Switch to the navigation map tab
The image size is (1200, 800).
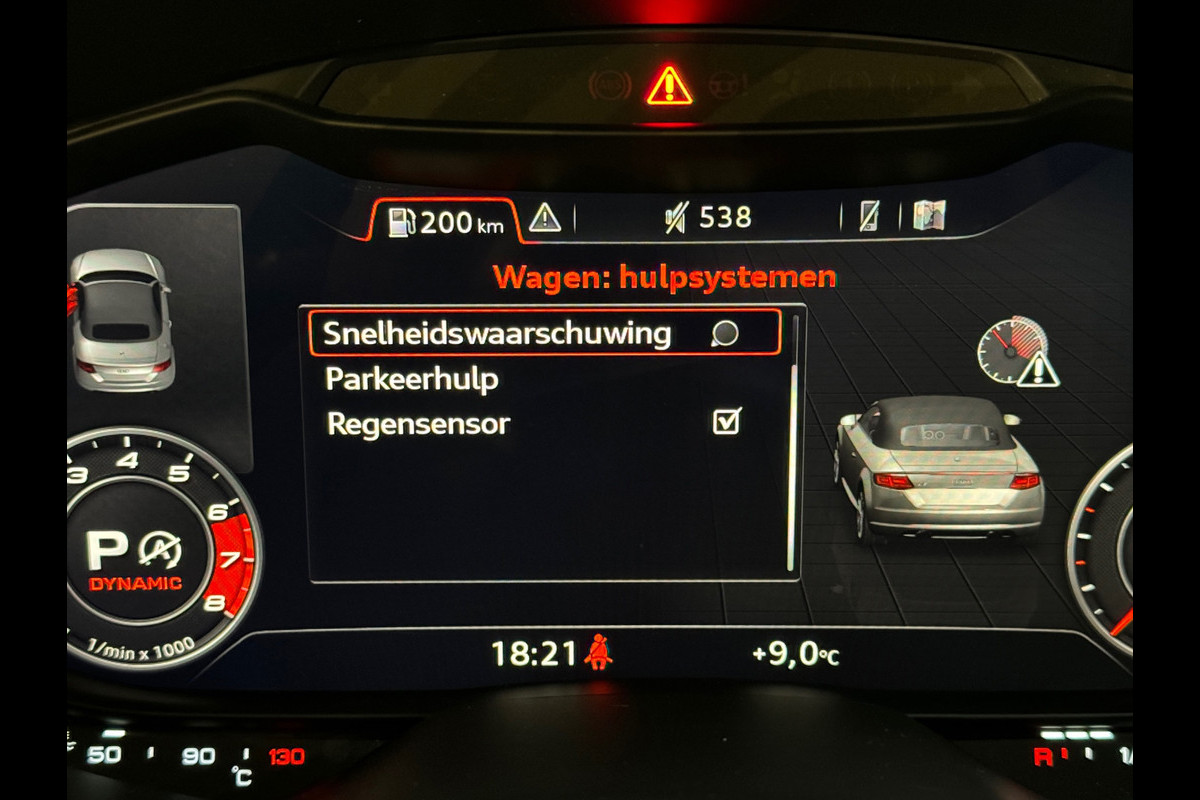929,216
